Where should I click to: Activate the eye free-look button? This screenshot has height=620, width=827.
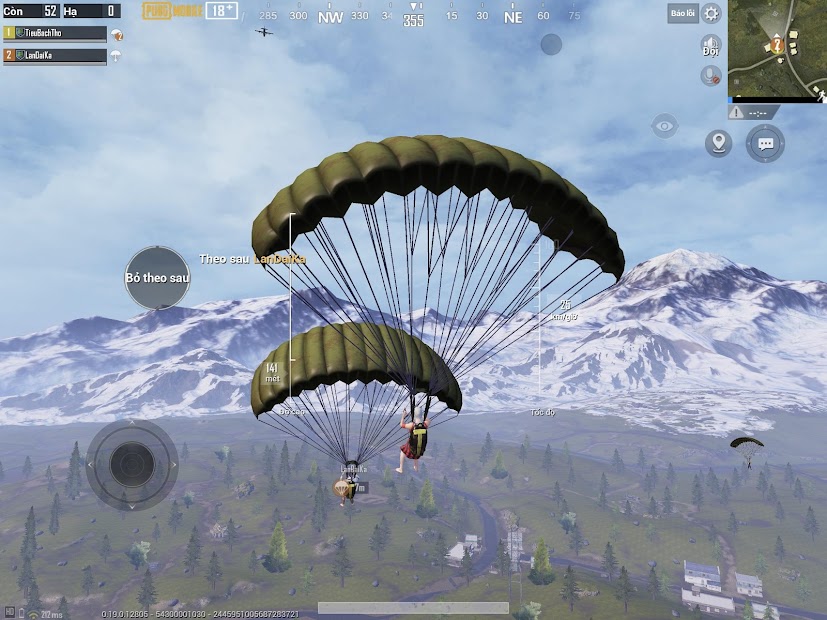pos(664,126)
